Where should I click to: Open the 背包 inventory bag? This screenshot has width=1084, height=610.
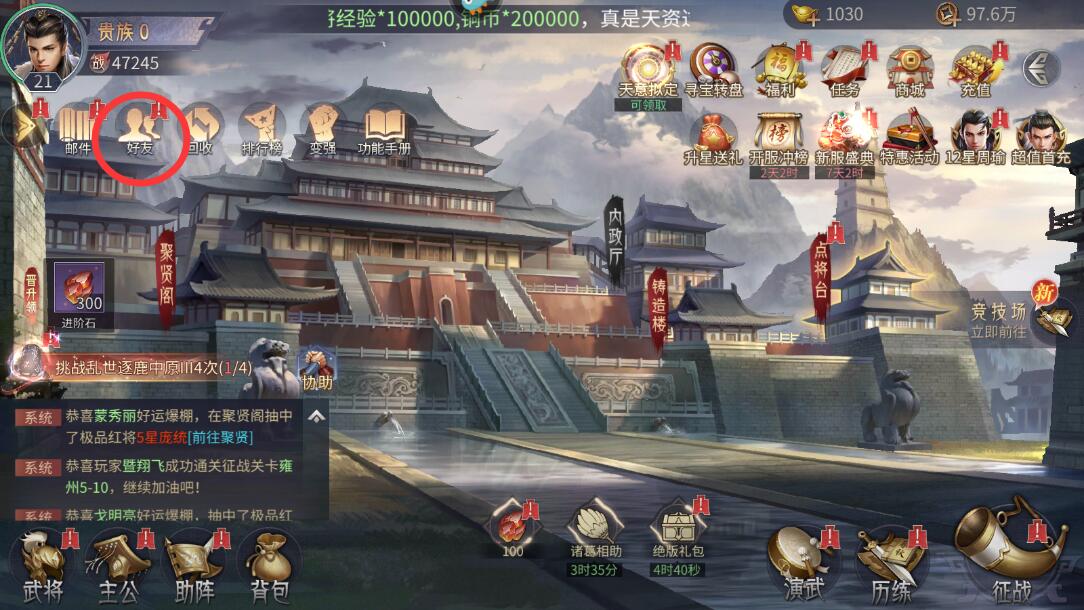coord(268,565)
